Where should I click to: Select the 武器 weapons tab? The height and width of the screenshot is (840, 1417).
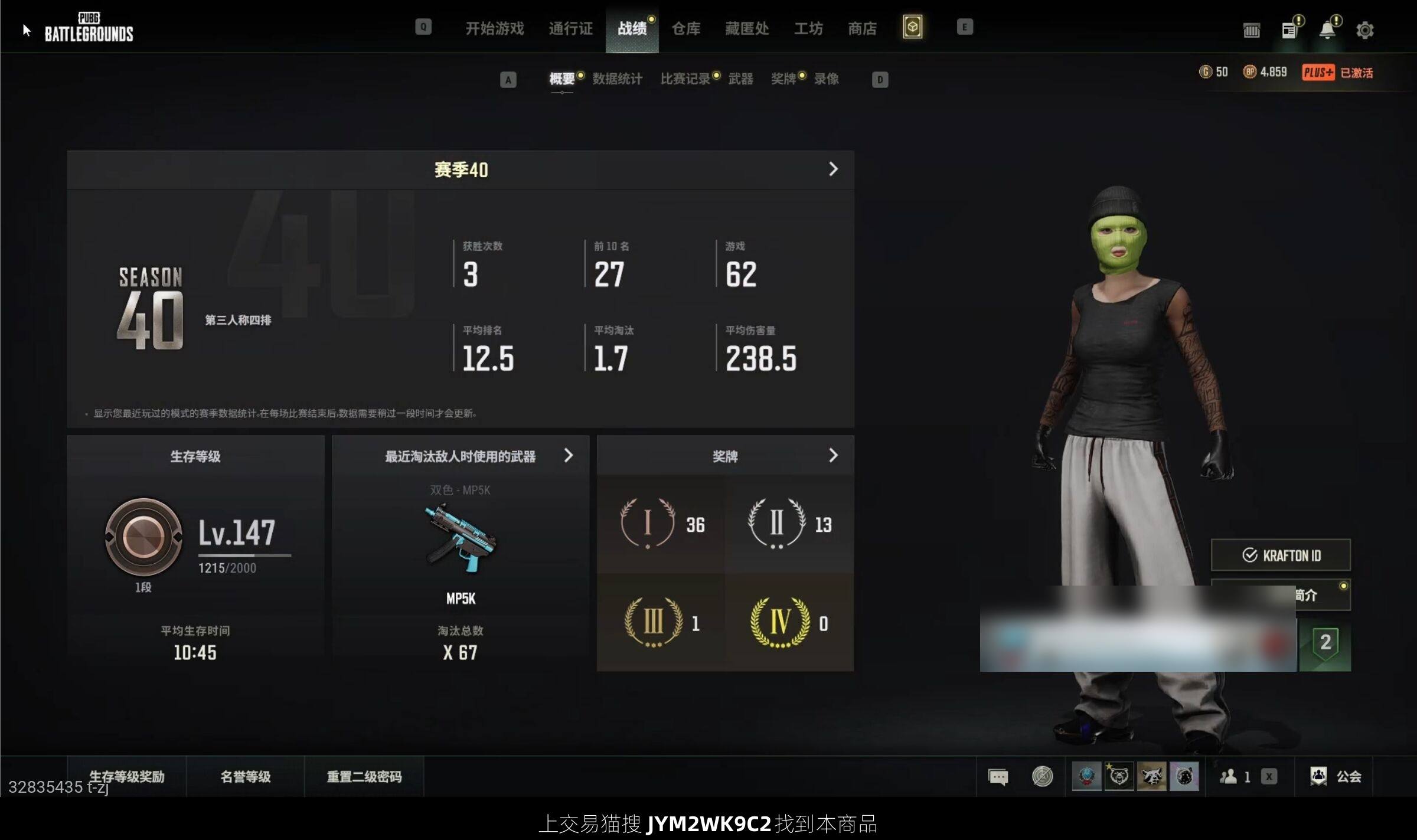coord(740,79)
